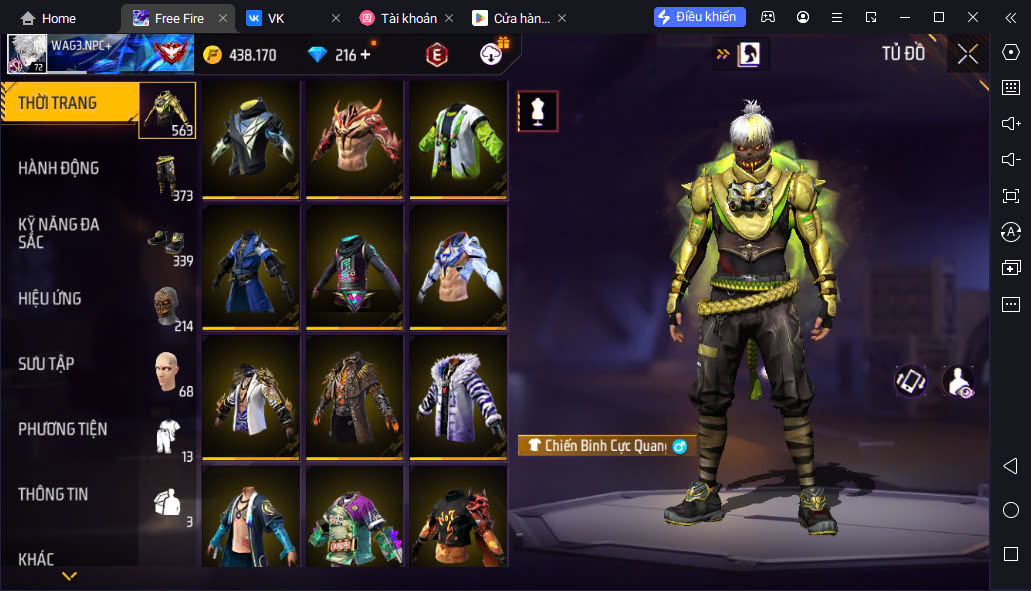Screen dimensions: 1031x591
Task: Select the white and lime green jacket
Action: tap(458, 138)
